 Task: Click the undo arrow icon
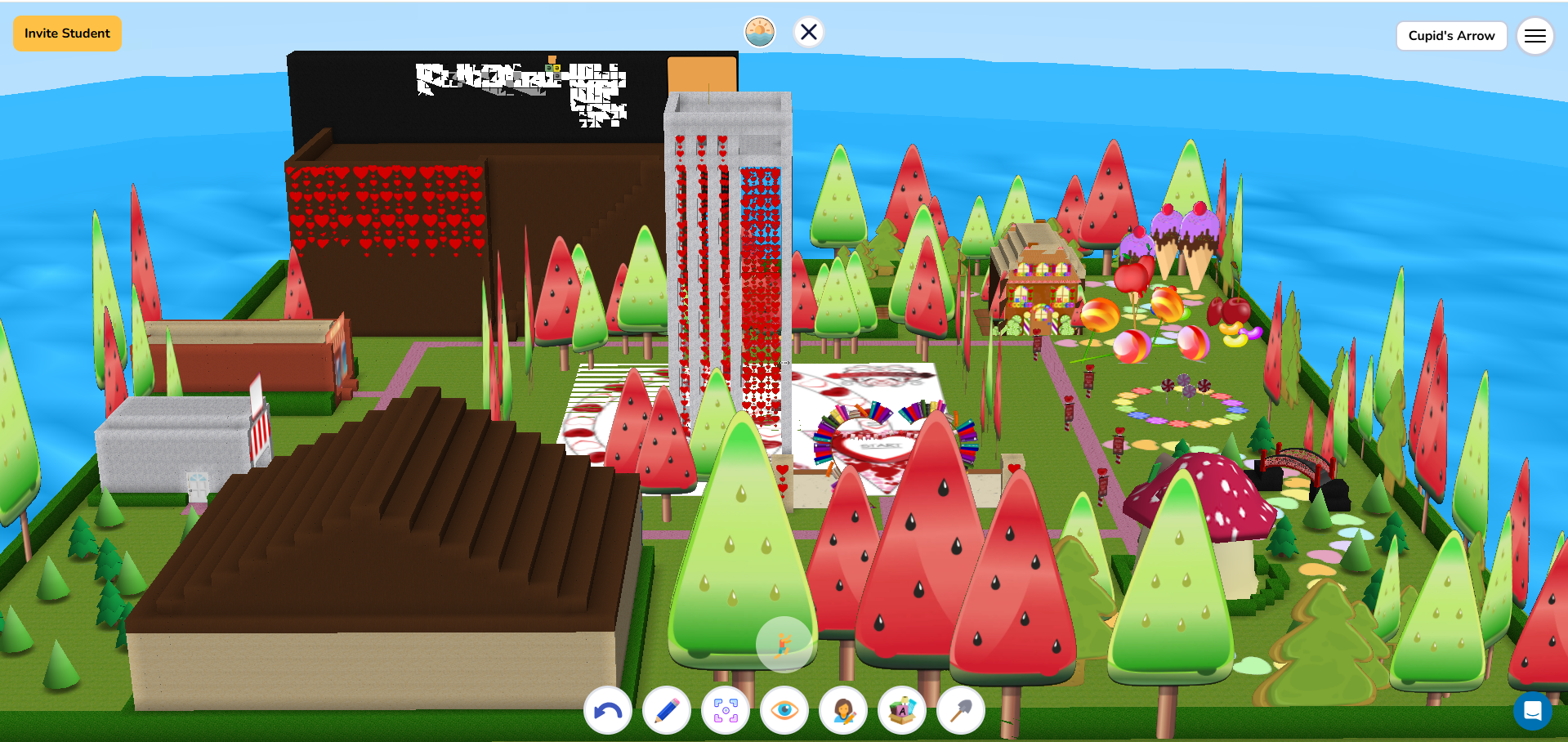(x=608, y=710)
